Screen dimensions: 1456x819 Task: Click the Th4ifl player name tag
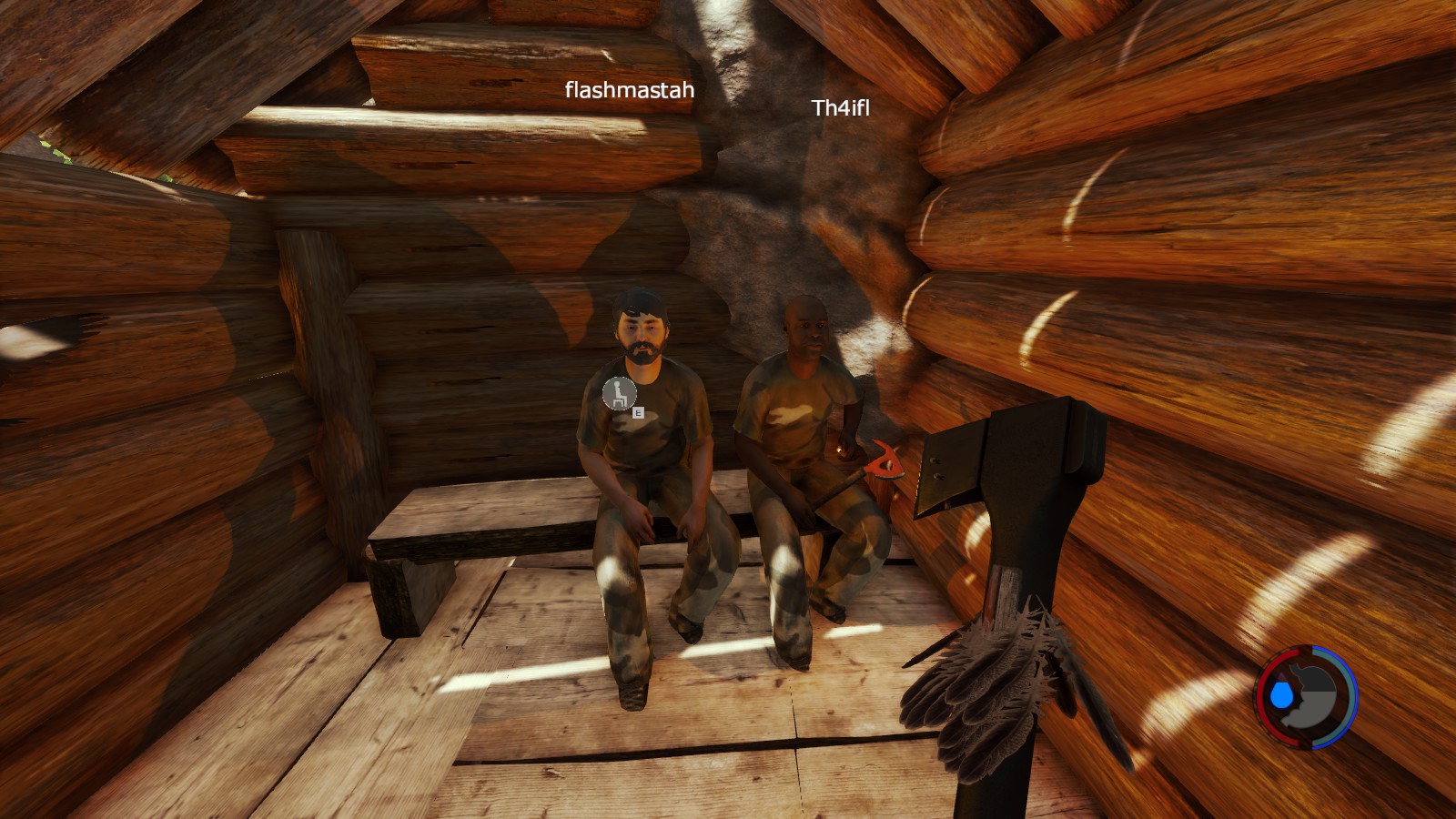pos(840,108)
